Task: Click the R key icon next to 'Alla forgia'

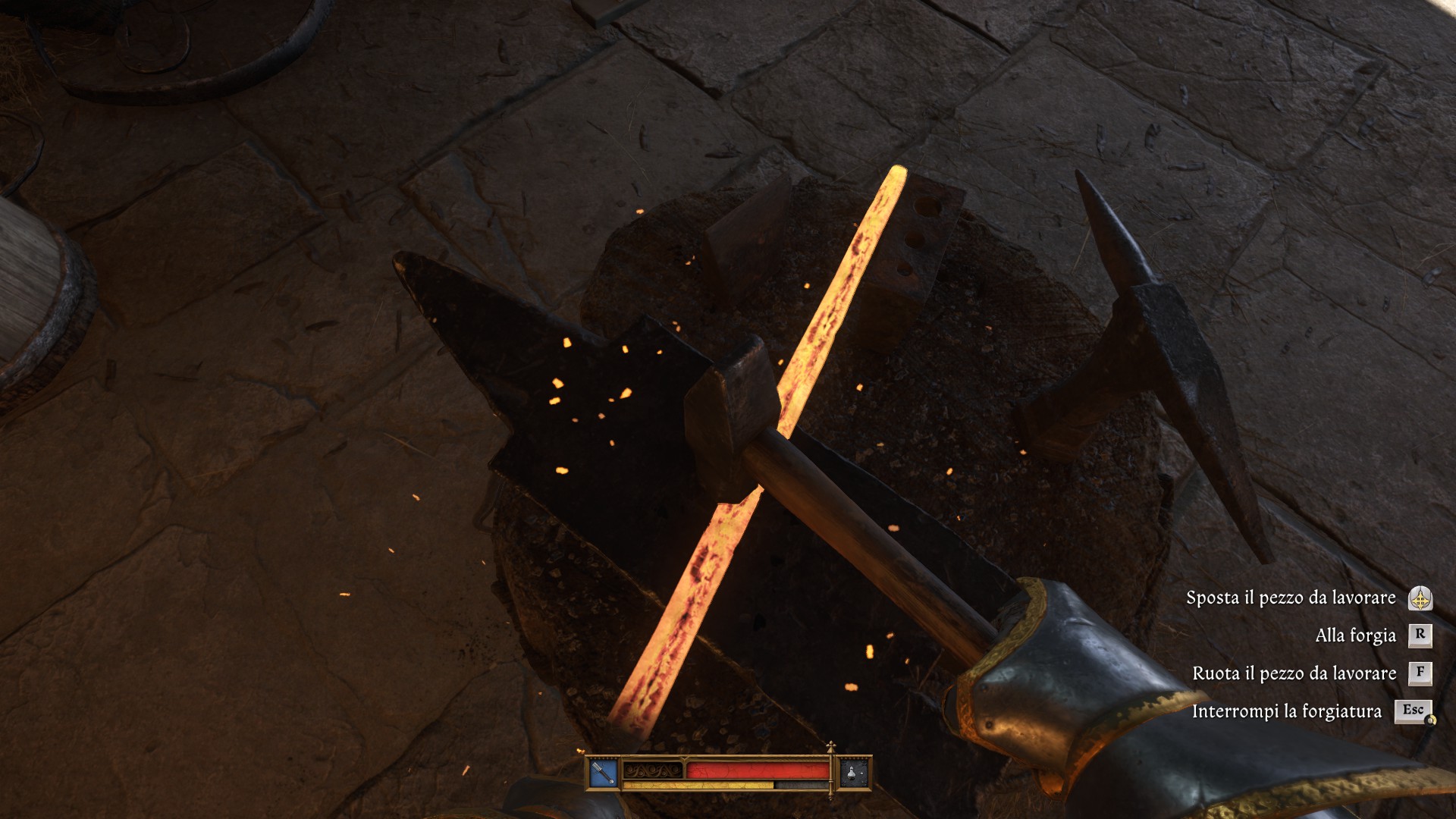Action: pos(1420,635)
